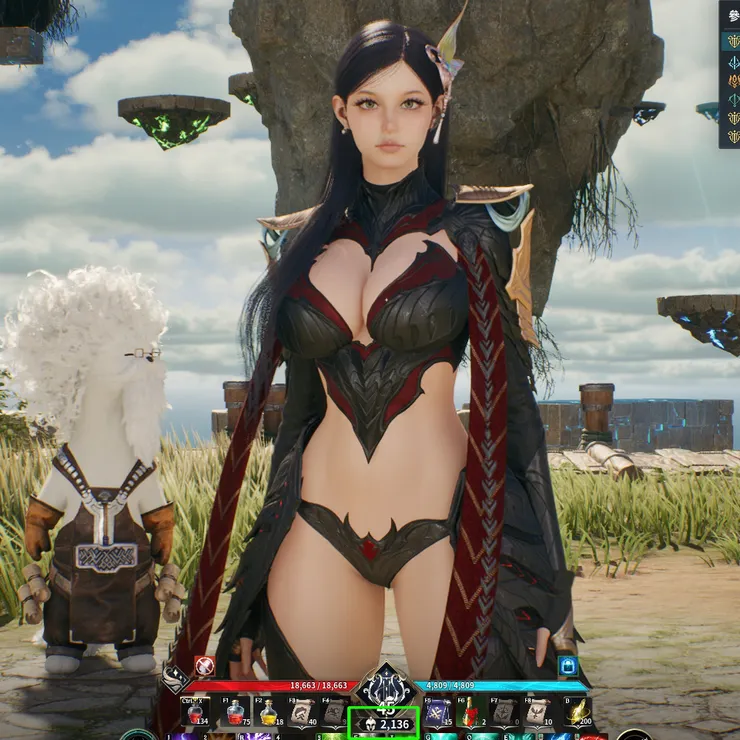Use the red potion with 134 count
Image resolution: width=740 pixels, height=740 pixels.
tap(196, 712)
